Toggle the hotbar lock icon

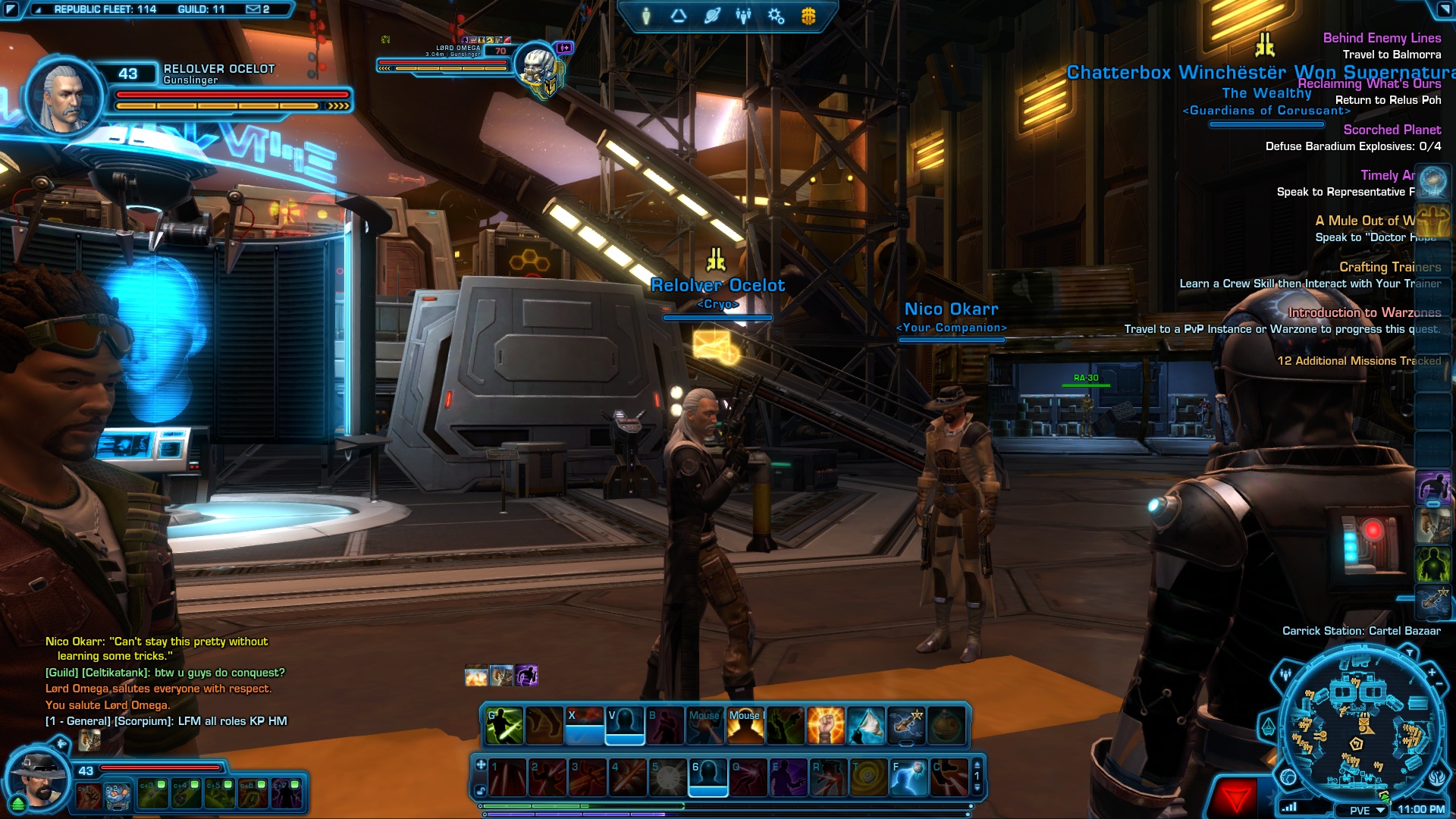tap(481, 791)
